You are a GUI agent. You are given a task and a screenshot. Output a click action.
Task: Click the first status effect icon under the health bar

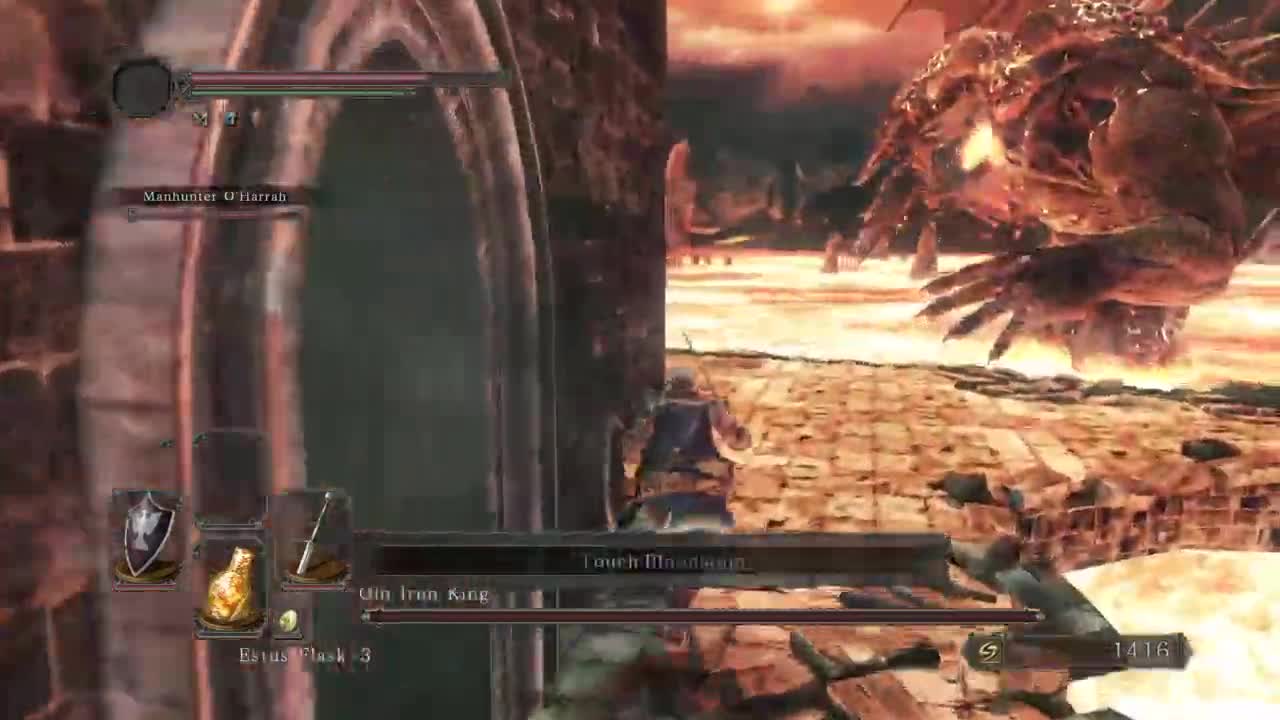click(203, 118)
